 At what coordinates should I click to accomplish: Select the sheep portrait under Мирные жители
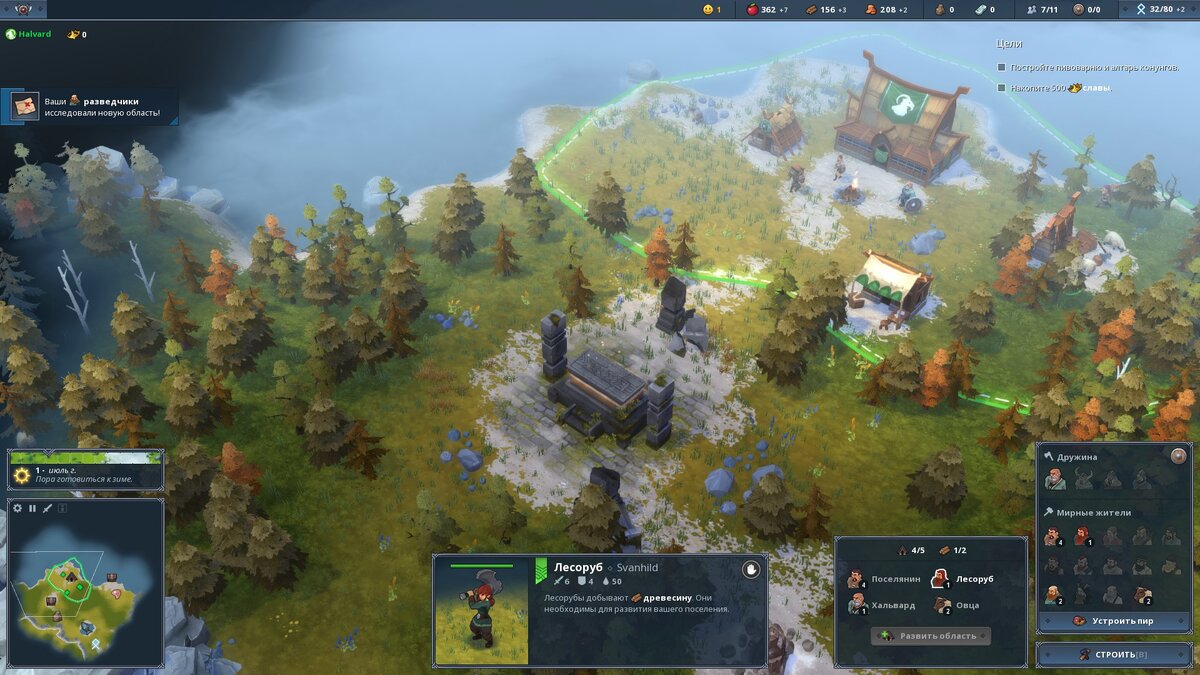click(x=1143, y=595)
